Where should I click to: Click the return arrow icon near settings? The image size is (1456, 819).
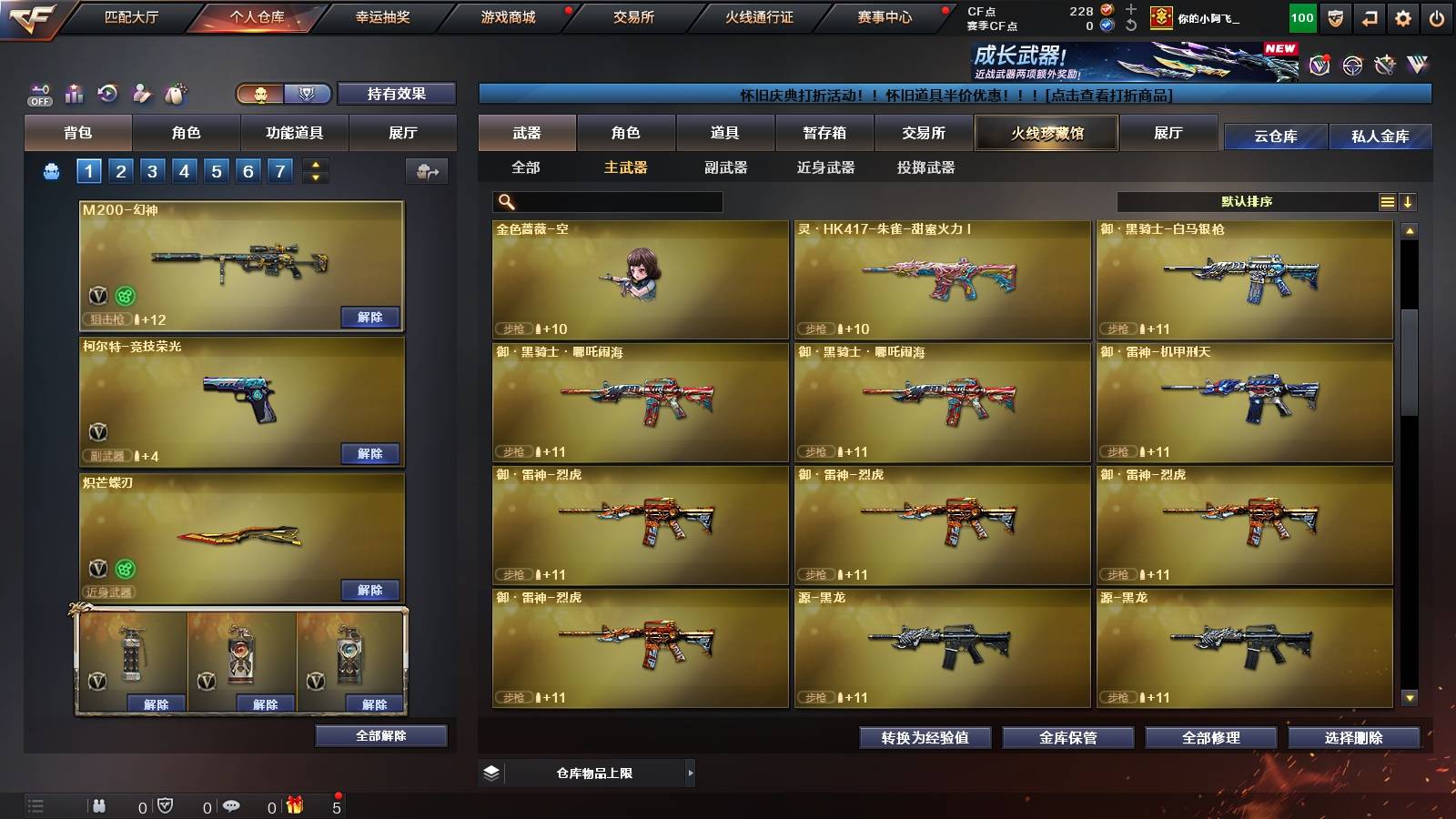tap(1370, 17)
